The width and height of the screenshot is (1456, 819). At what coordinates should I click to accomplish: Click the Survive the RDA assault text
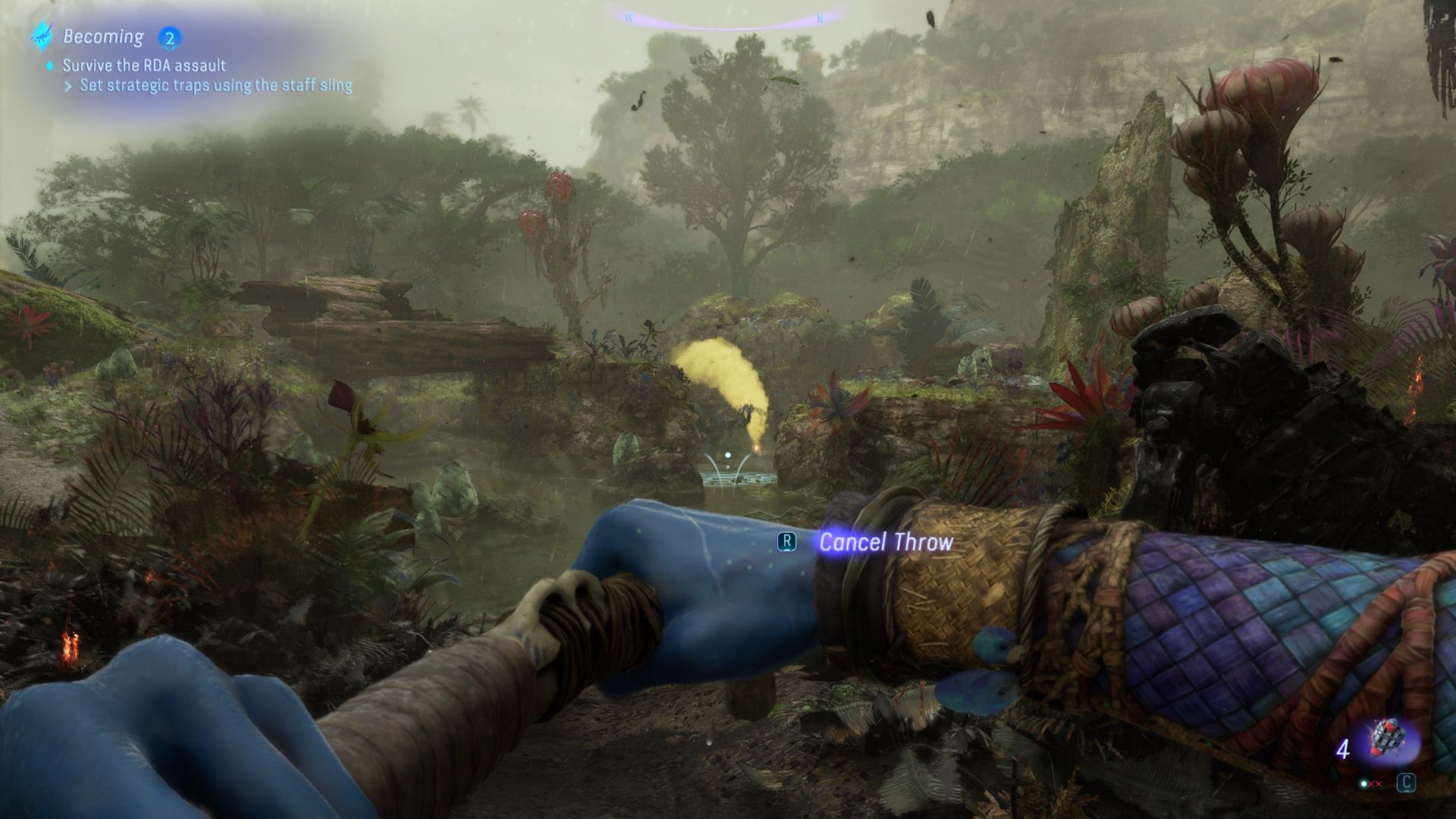(144, 66)
